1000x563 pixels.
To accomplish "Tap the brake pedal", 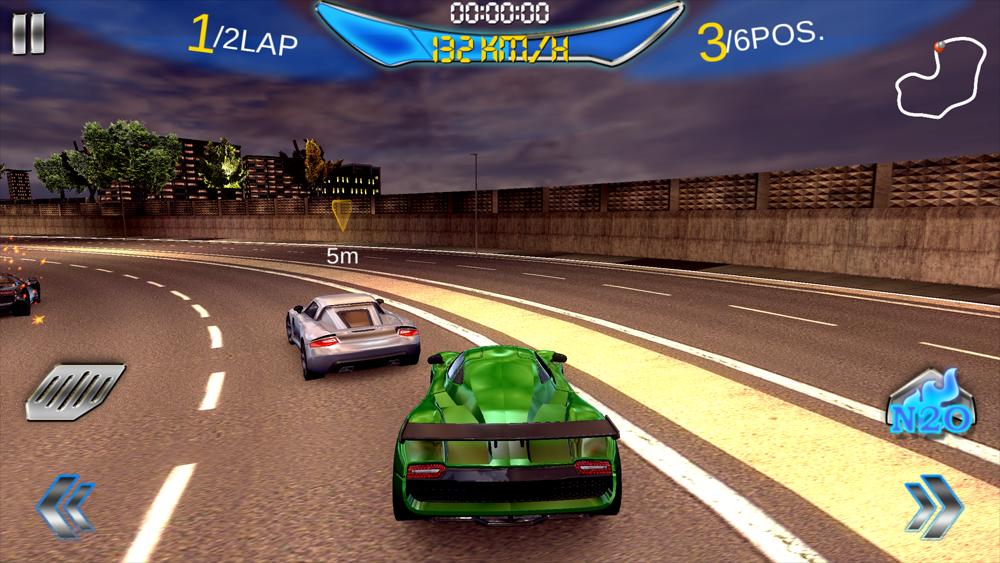I will tap(74, 390).
